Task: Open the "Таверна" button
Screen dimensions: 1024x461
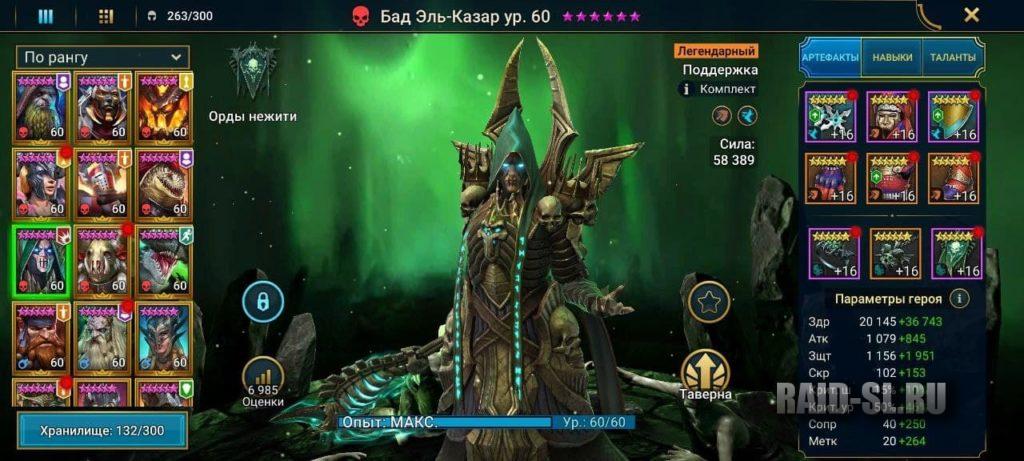Action: click(x=705, y=374)
